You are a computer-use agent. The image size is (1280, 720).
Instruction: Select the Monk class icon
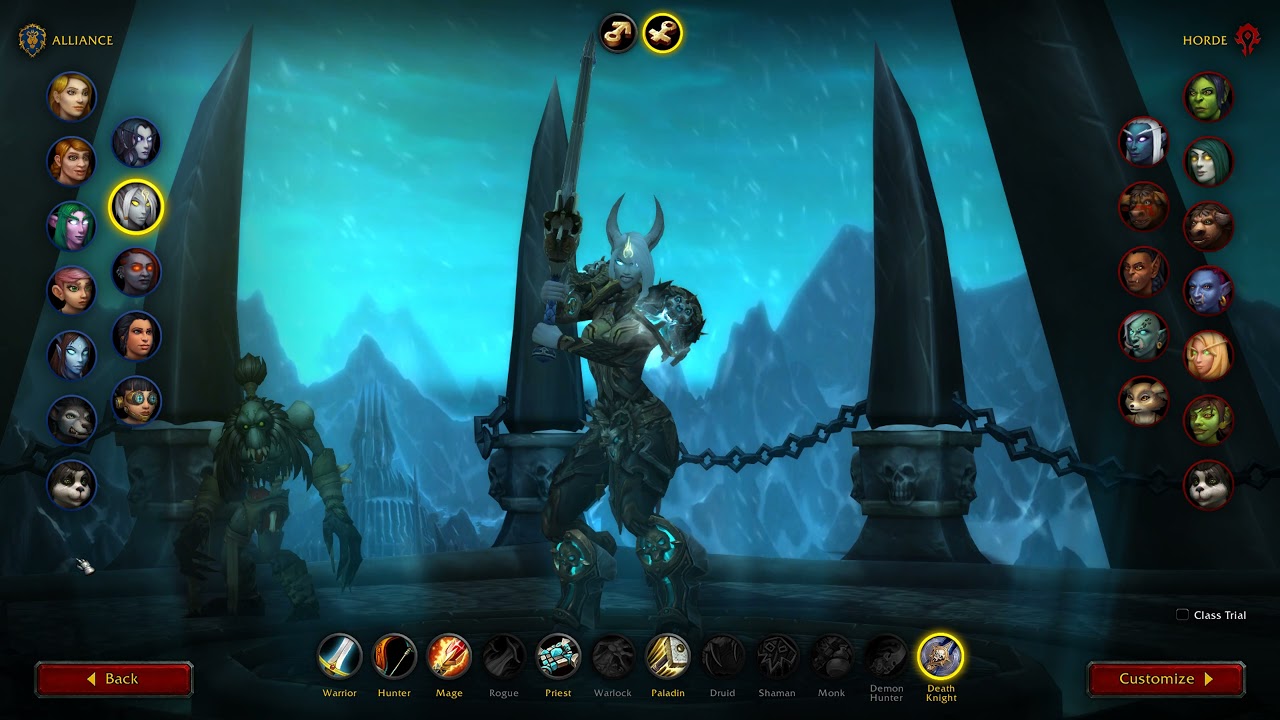tap(832, 658)
